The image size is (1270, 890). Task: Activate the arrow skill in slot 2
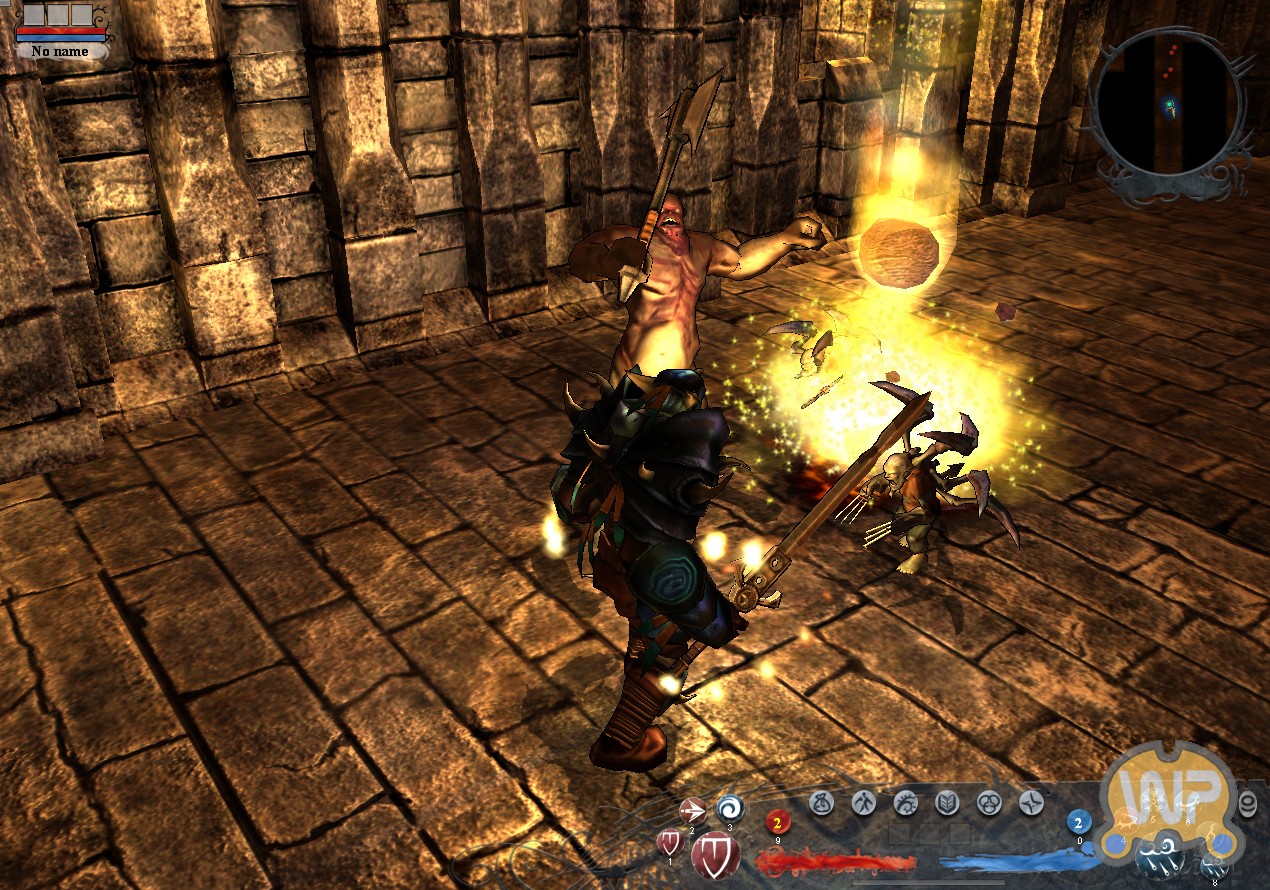pyautogui.click(x=692, y=810)
